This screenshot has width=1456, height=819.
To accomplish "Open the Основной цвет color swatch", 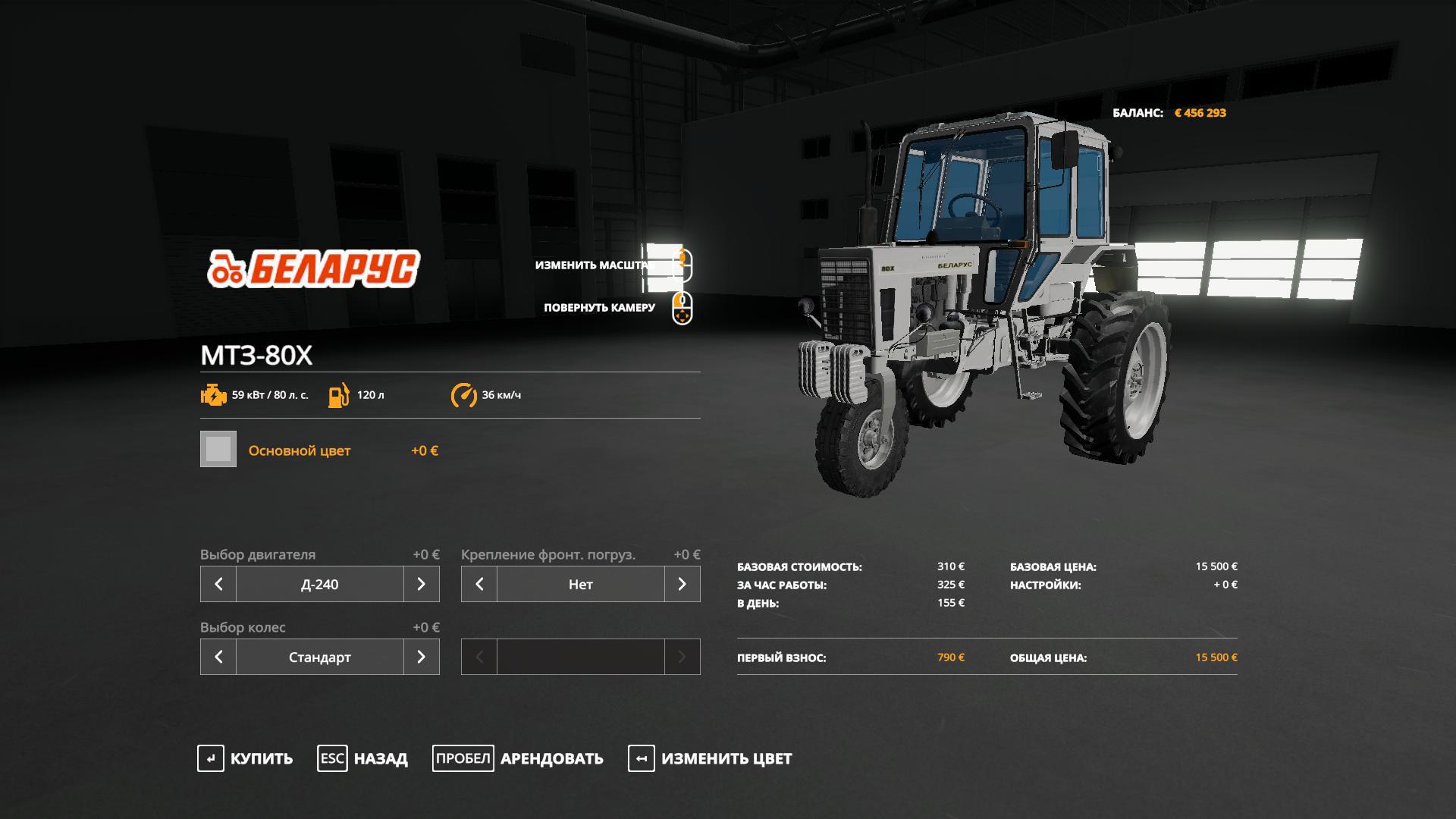I will click(x=218, y=450).
